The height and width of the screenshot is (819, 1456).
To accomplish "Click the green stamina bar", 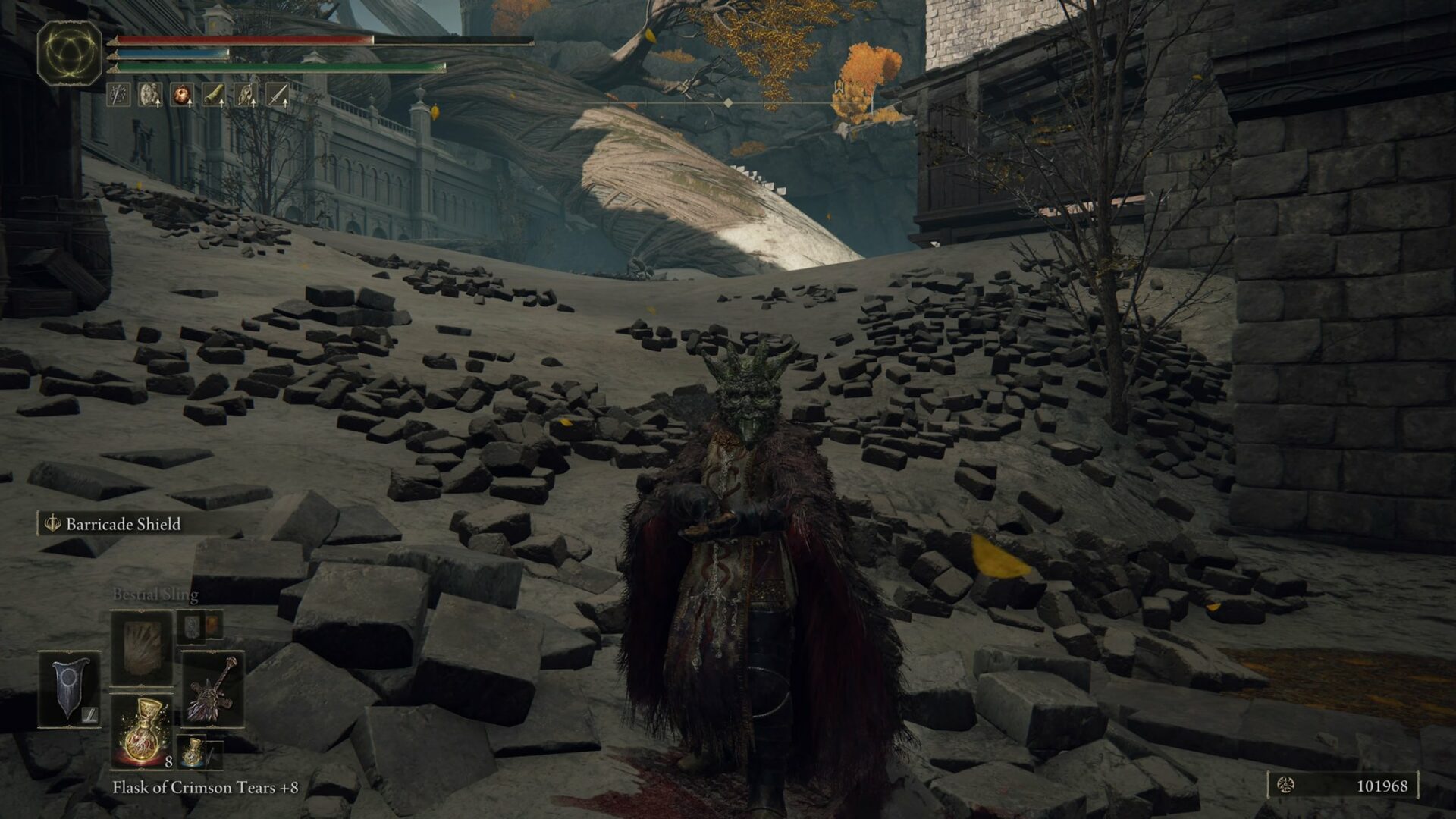I will (x=281, y=66).
